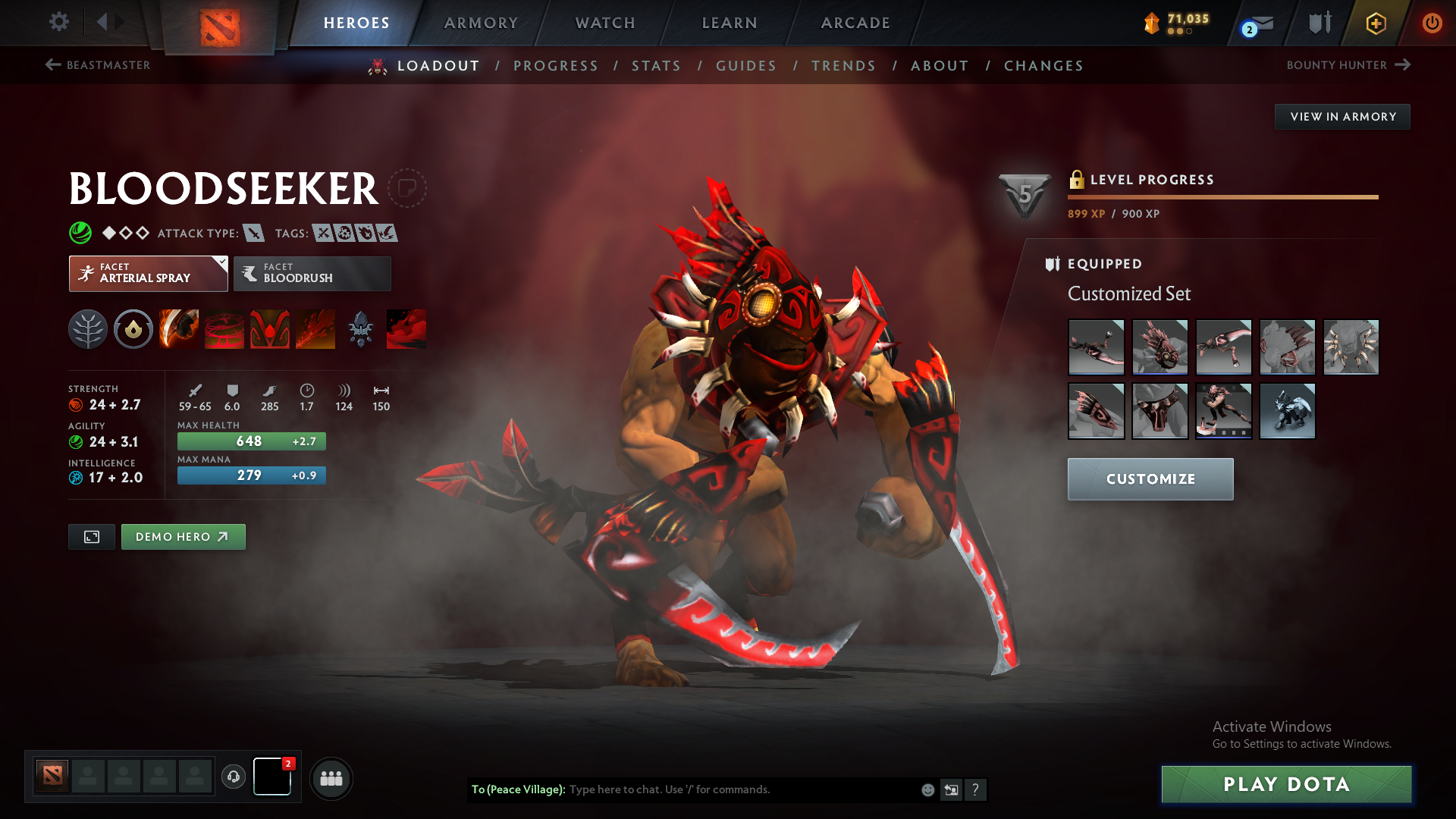Toggle the fullscreen hero preview button

(91, 536)
